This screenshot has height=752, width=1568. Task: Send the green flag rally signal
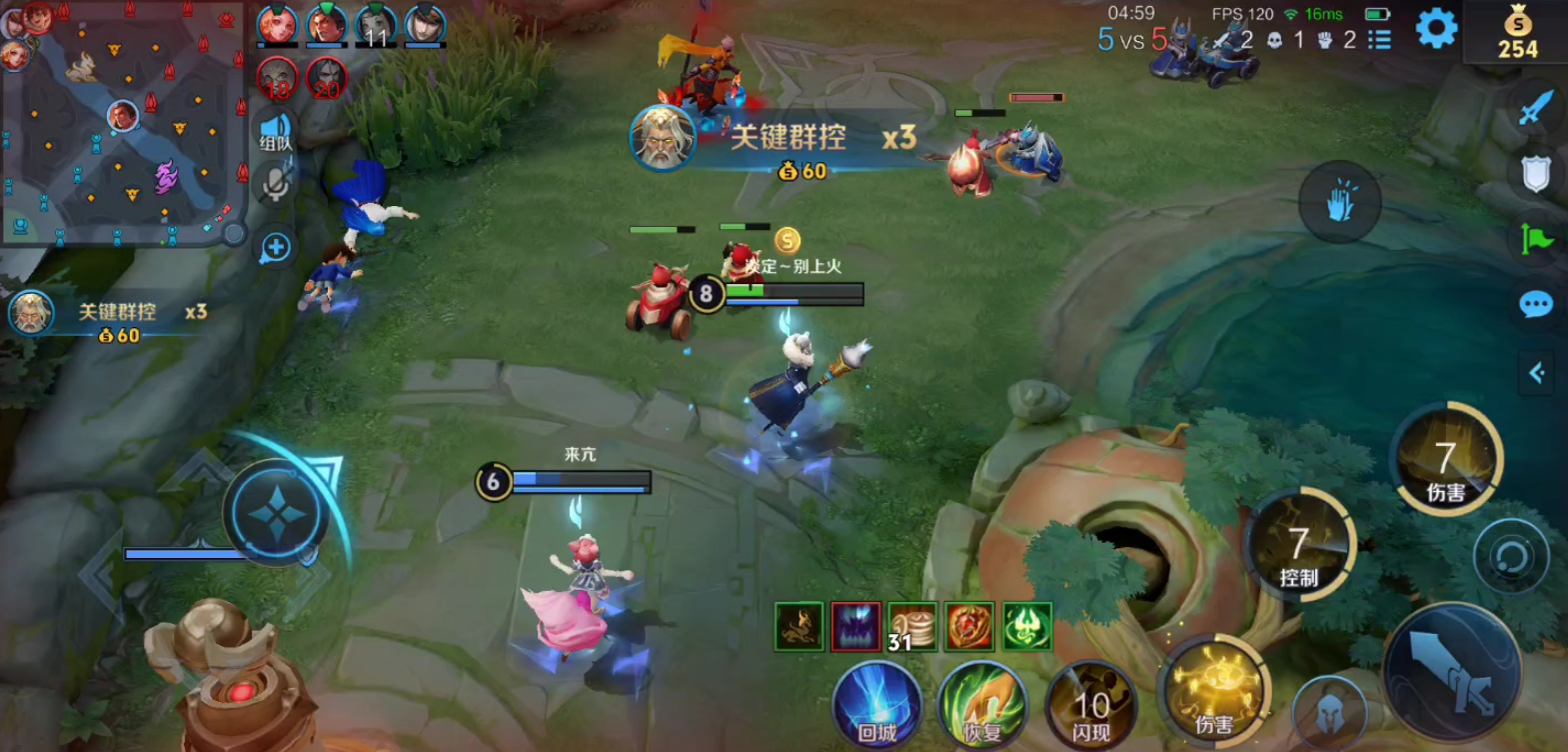pyautogui.click(x=1536, y=239)
